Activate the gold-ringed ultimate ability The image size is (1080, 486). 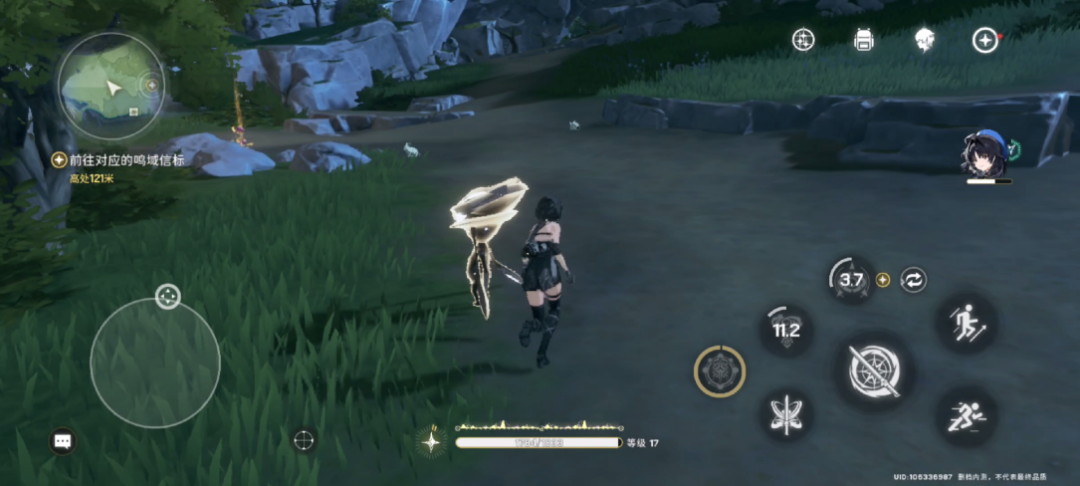(x=719, y=372)
